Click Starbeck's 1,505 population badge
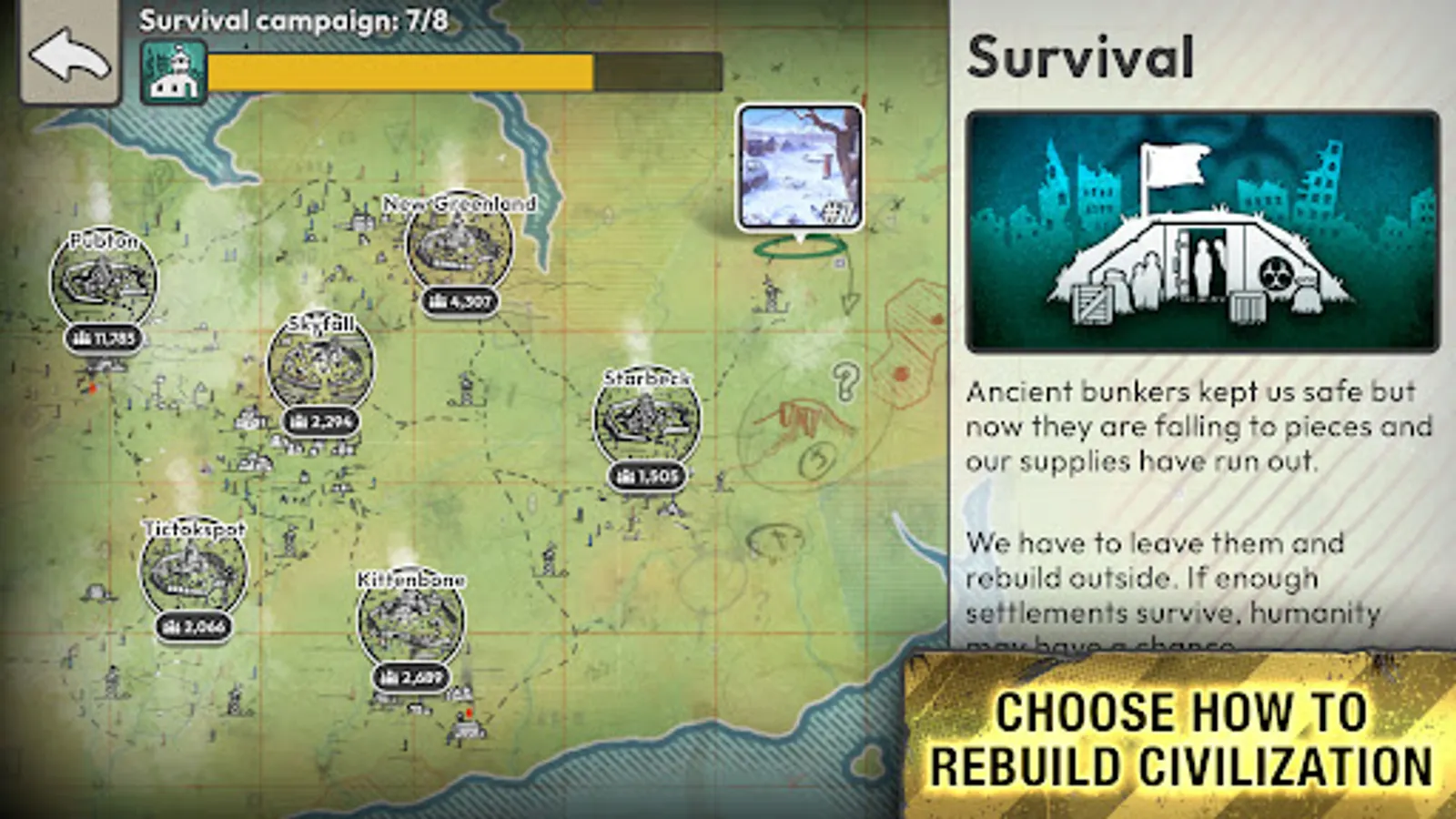 (649, 475)
